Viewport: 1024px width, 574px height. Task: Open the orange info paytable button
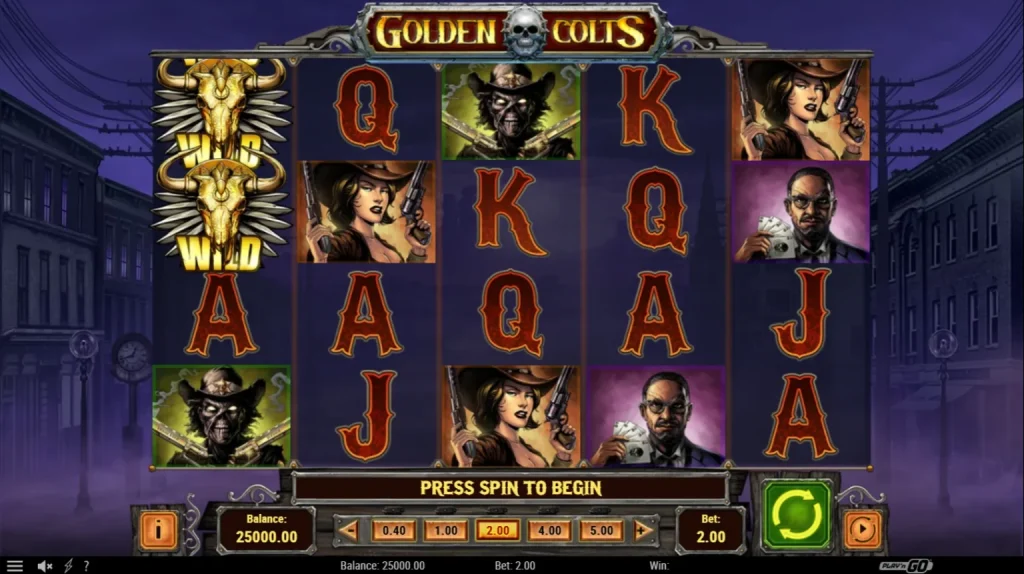click(157, 529)
